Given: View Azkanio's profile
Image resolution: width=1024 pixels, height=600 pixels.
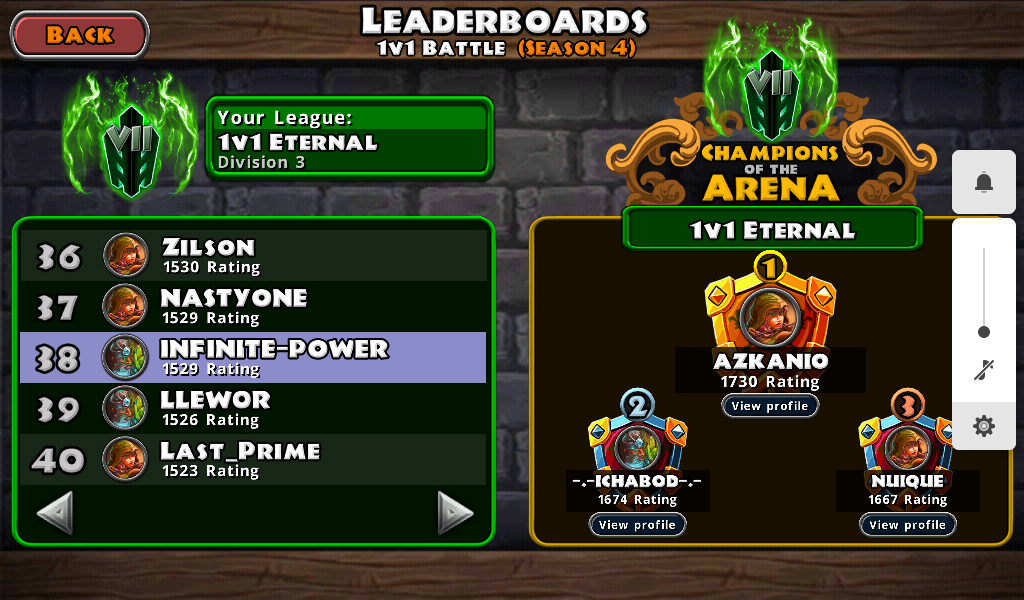Looking at the screenshot, I should click(769, 406).
